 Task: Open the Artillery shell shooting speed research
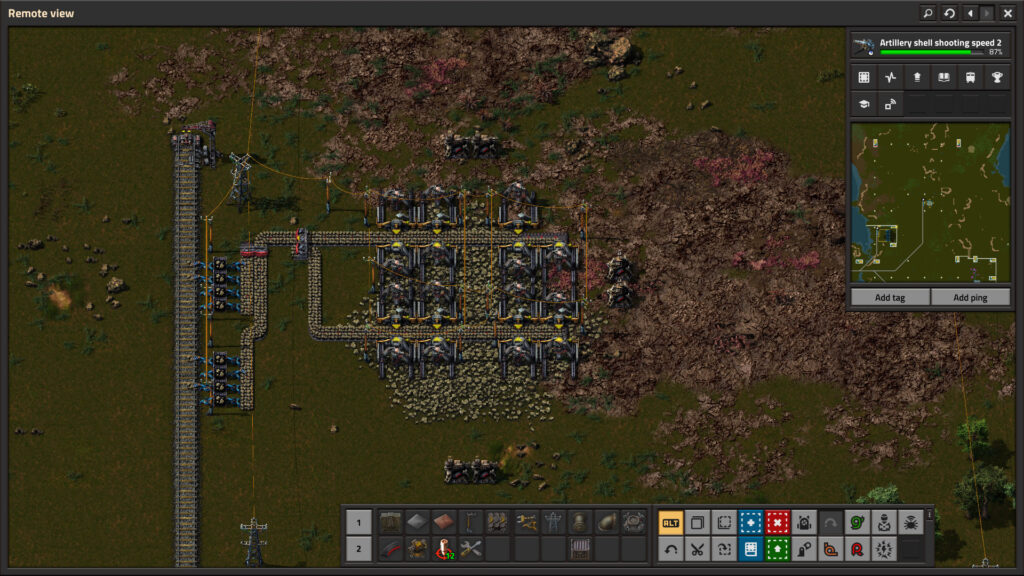(930, 46)
